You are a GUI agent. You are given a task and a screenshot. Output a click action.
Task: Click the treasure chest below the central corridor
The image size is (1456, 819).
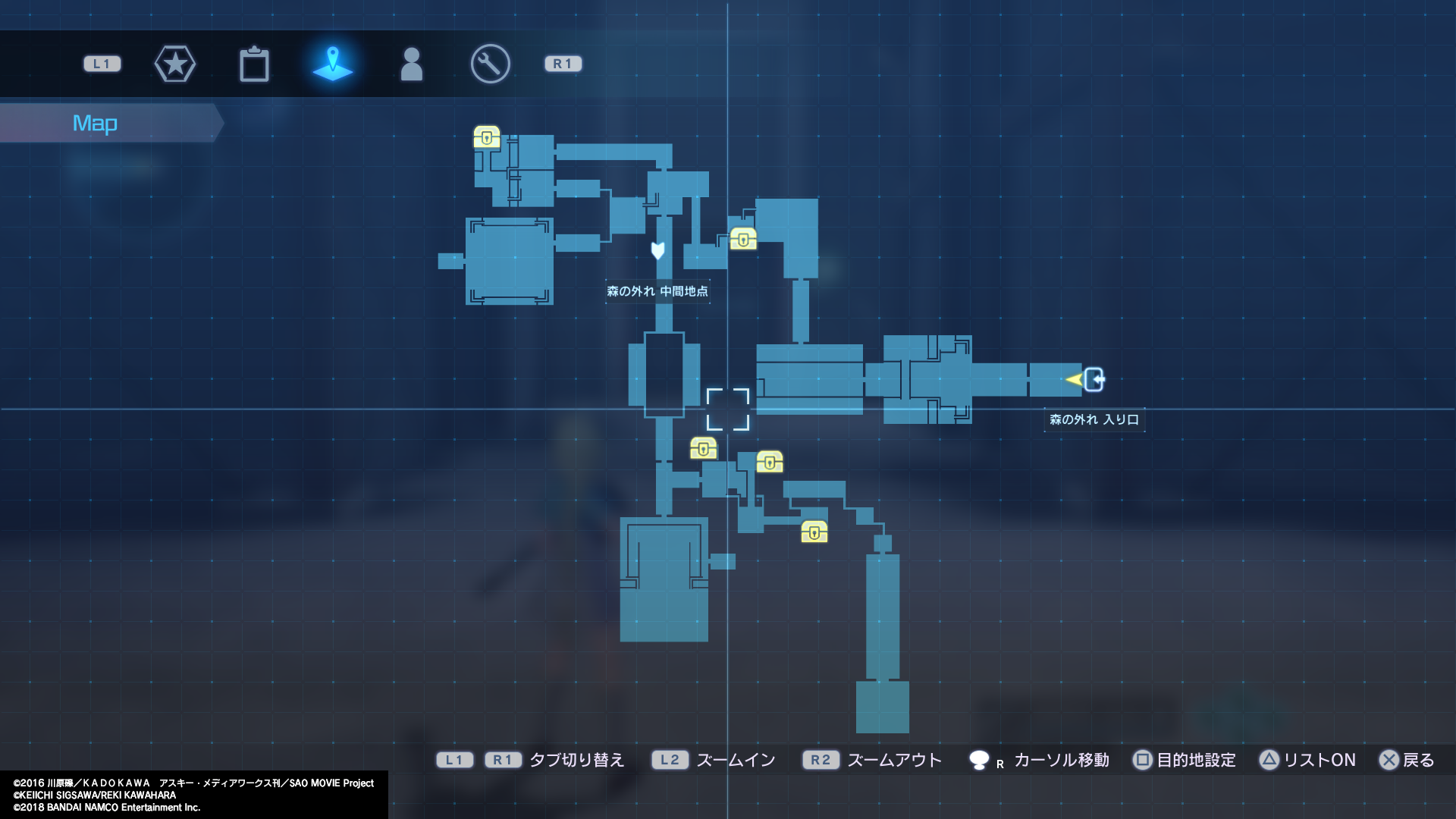point(703,449)
